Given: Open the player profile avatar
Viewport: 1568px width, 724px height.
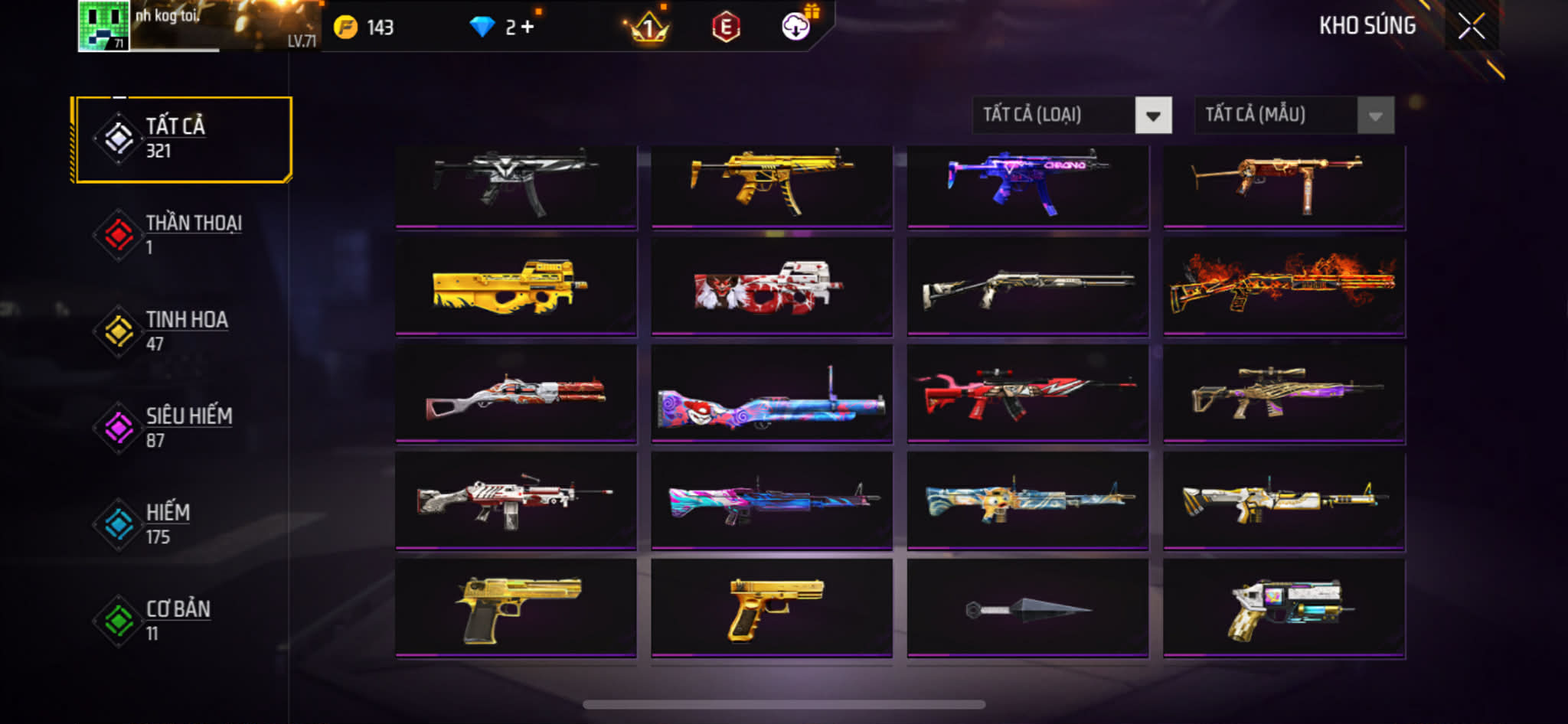Looking at the screenshot, I should (x=103, y=26).
